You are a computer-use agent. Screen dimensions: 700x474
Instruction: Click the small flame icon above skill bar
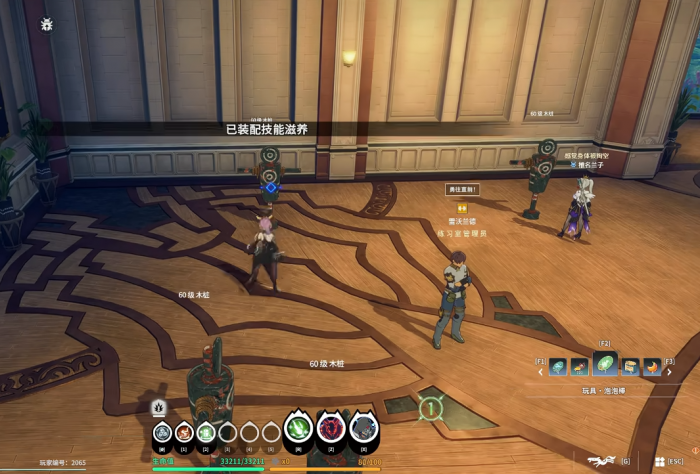point(158,408)
